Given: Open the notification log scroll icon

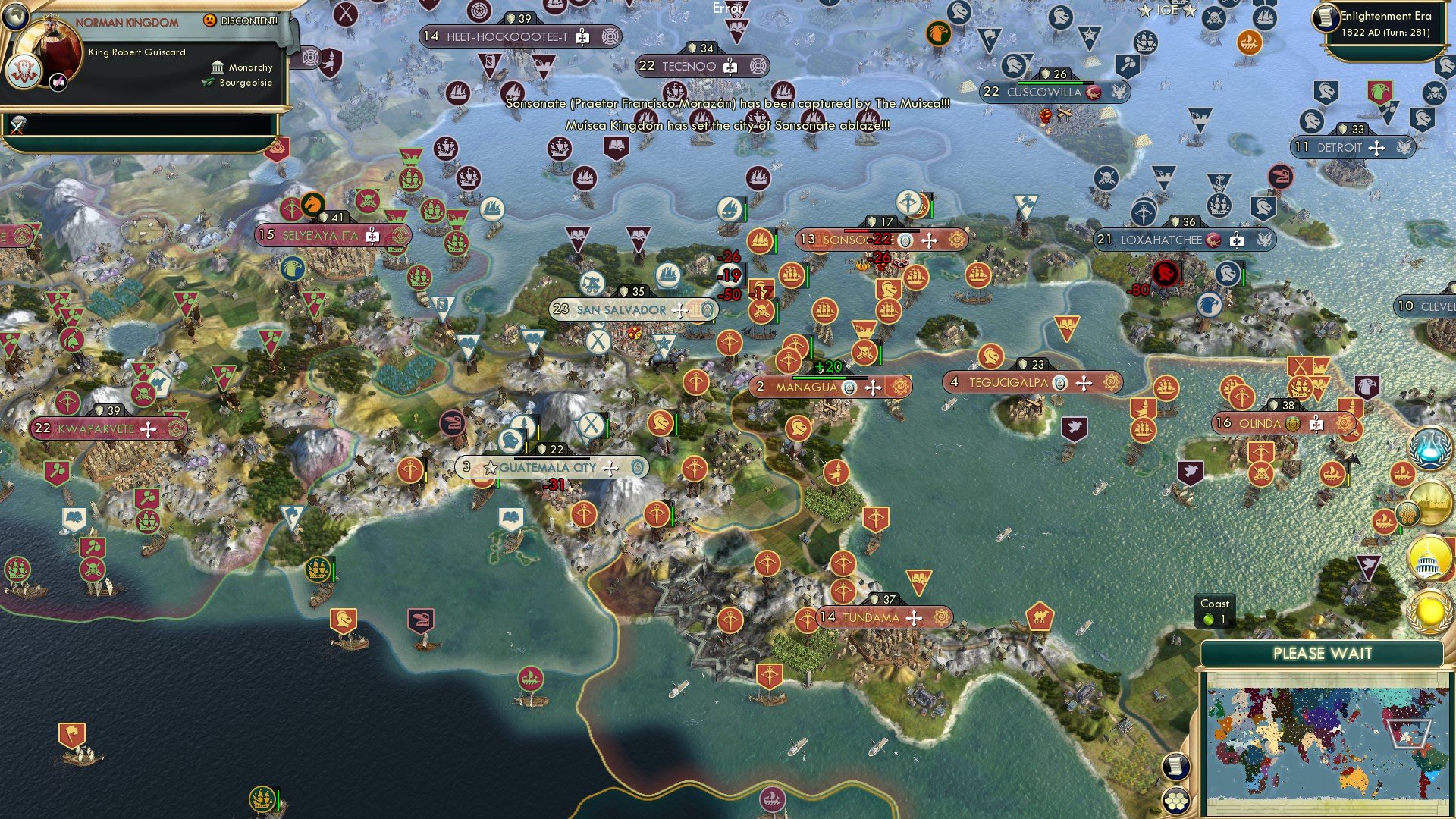Looking at the screenshot, I should click(x=1176, y=767).
